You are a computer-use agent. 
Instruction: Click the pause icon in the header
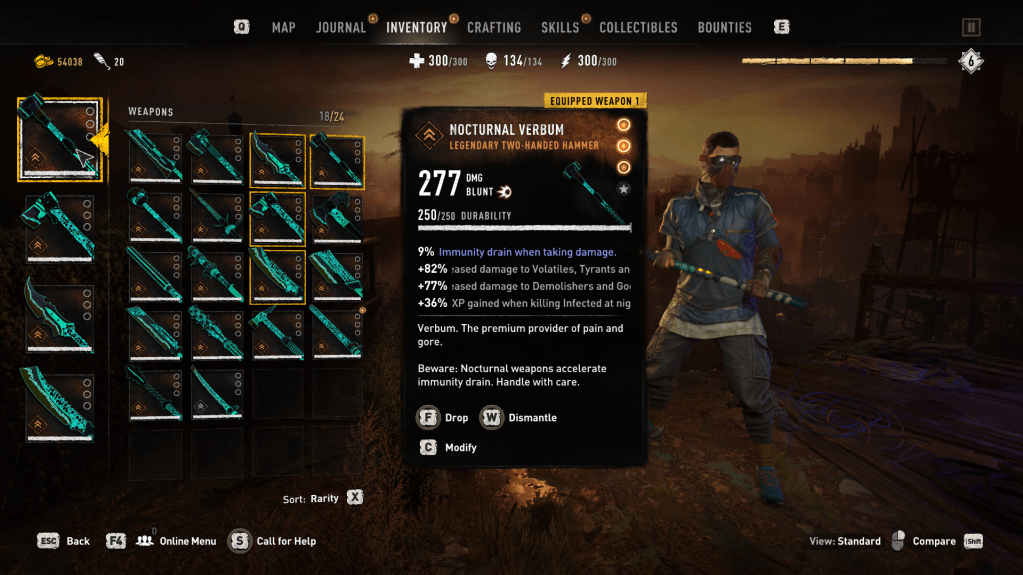tap(971, 28)
